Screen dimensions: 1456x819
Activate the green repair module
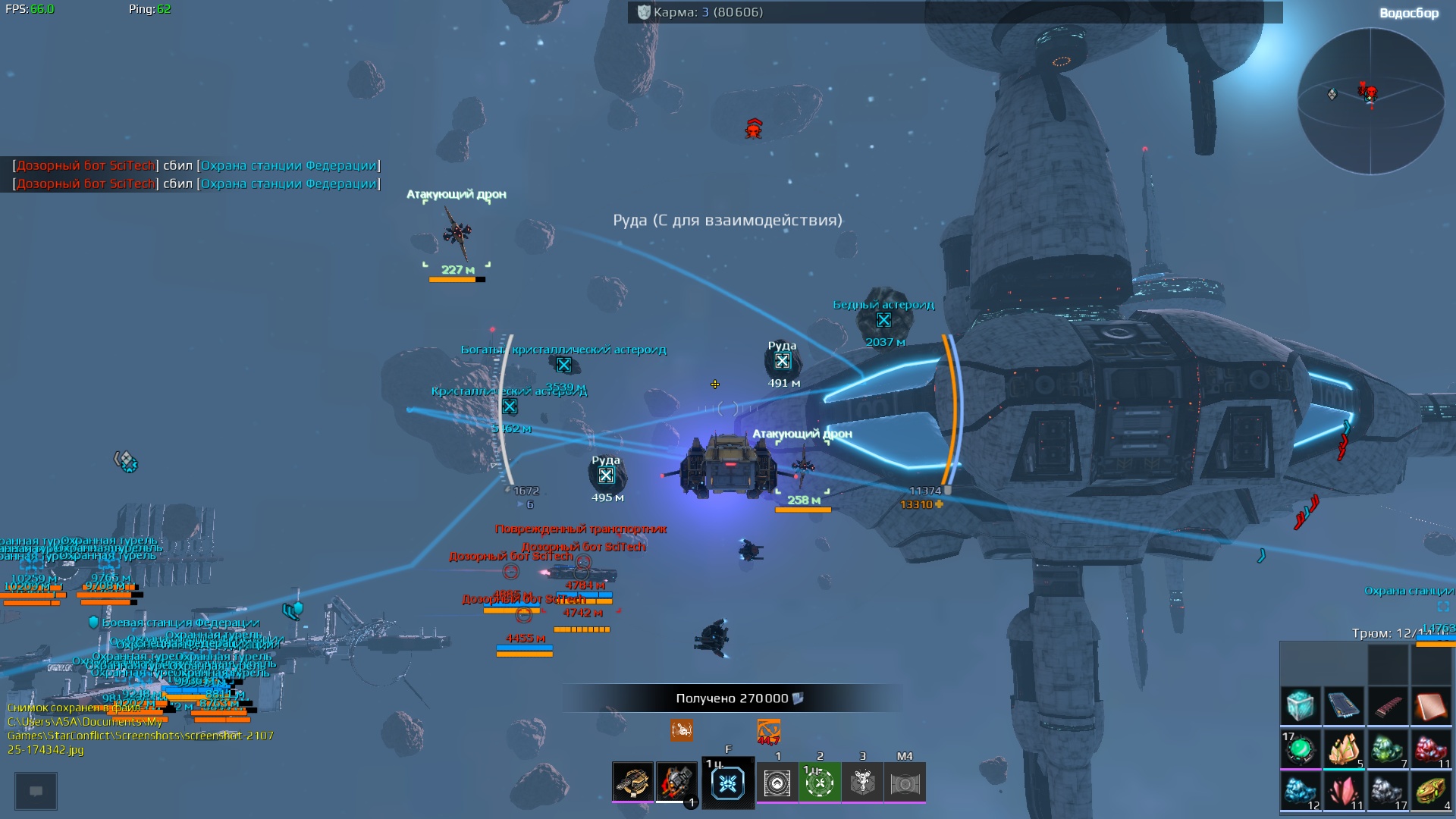(820, 783)
